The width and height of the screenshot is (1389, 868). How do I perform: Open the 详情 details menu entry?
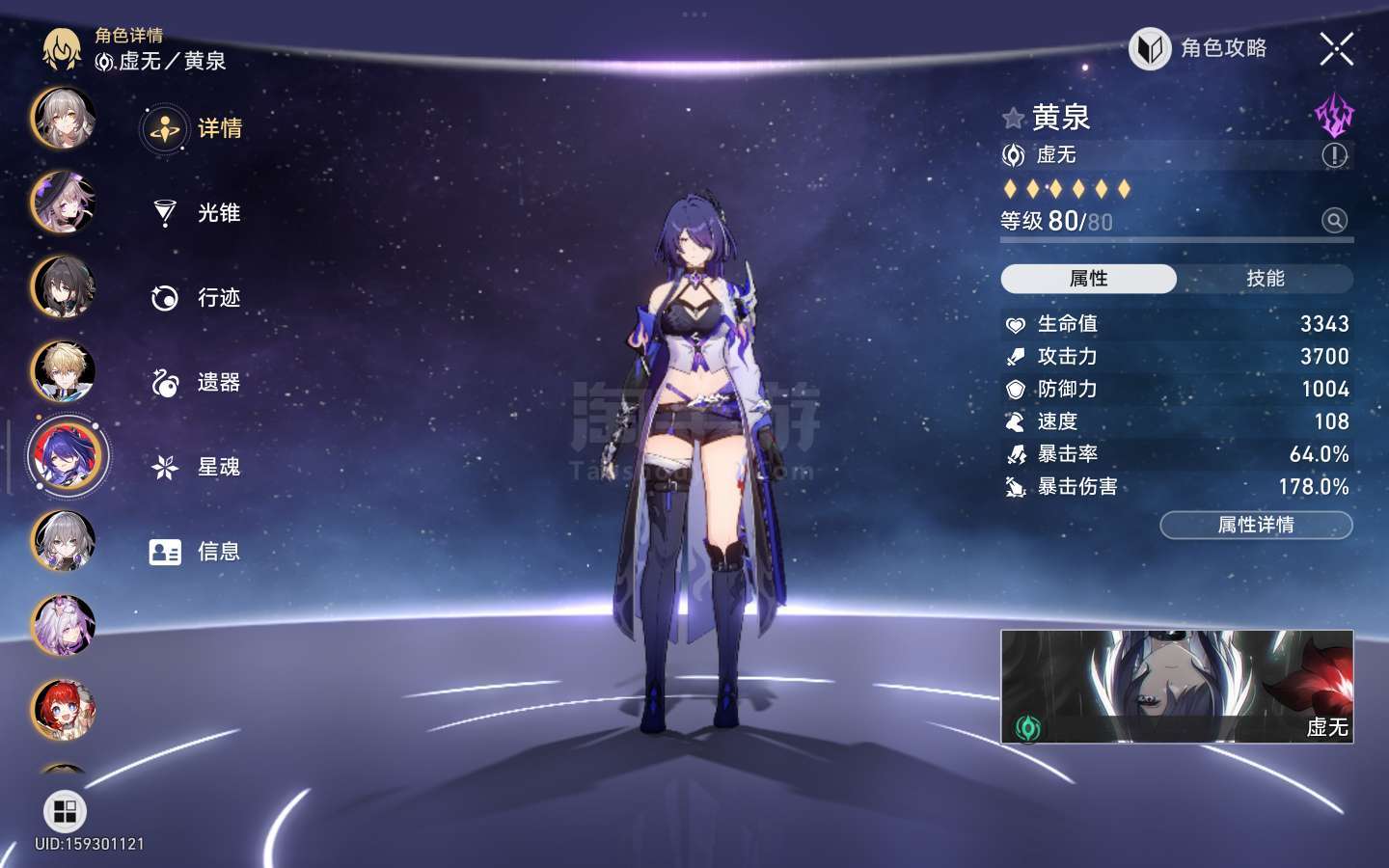pos(197,128)
